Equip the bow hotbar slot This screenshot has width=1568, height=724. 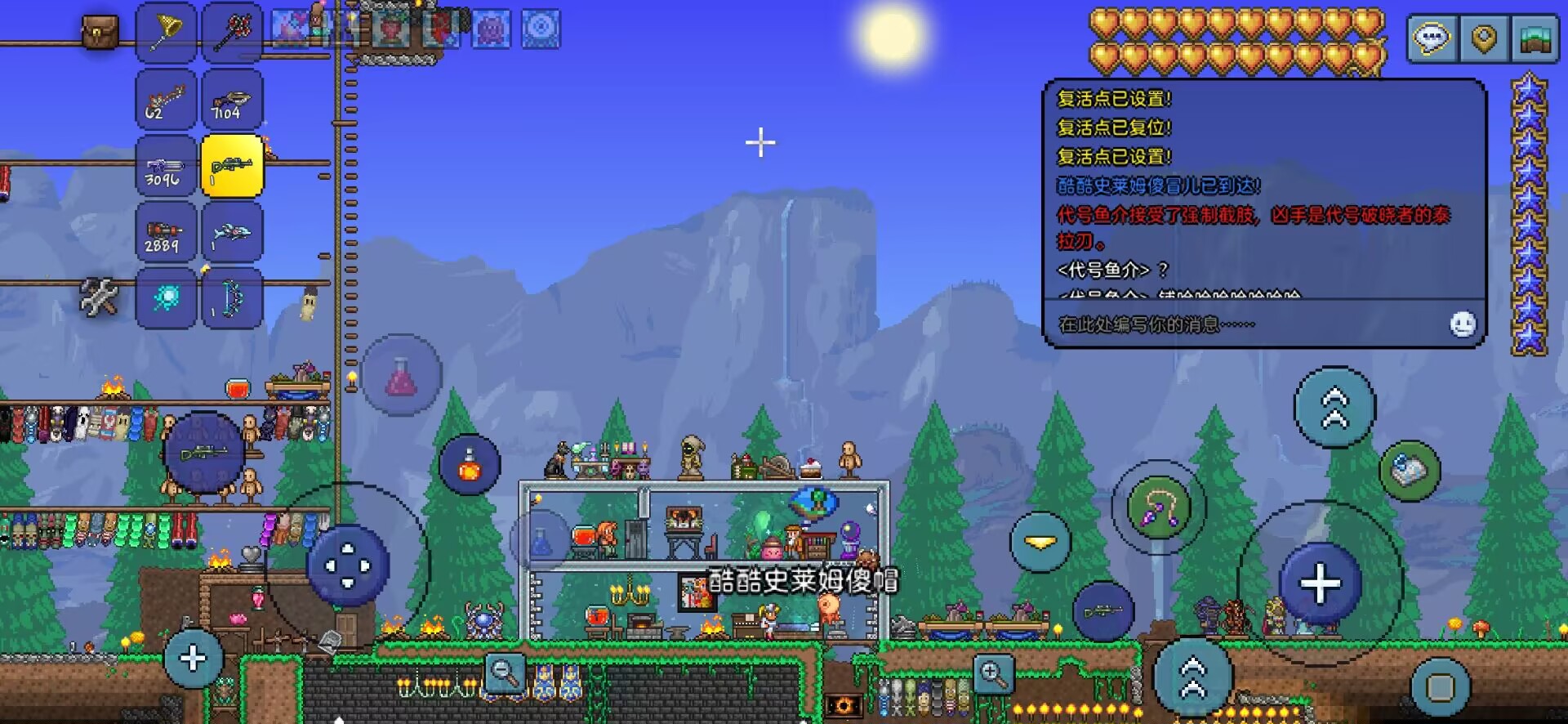pyautogui.click(x=232, y=299)
